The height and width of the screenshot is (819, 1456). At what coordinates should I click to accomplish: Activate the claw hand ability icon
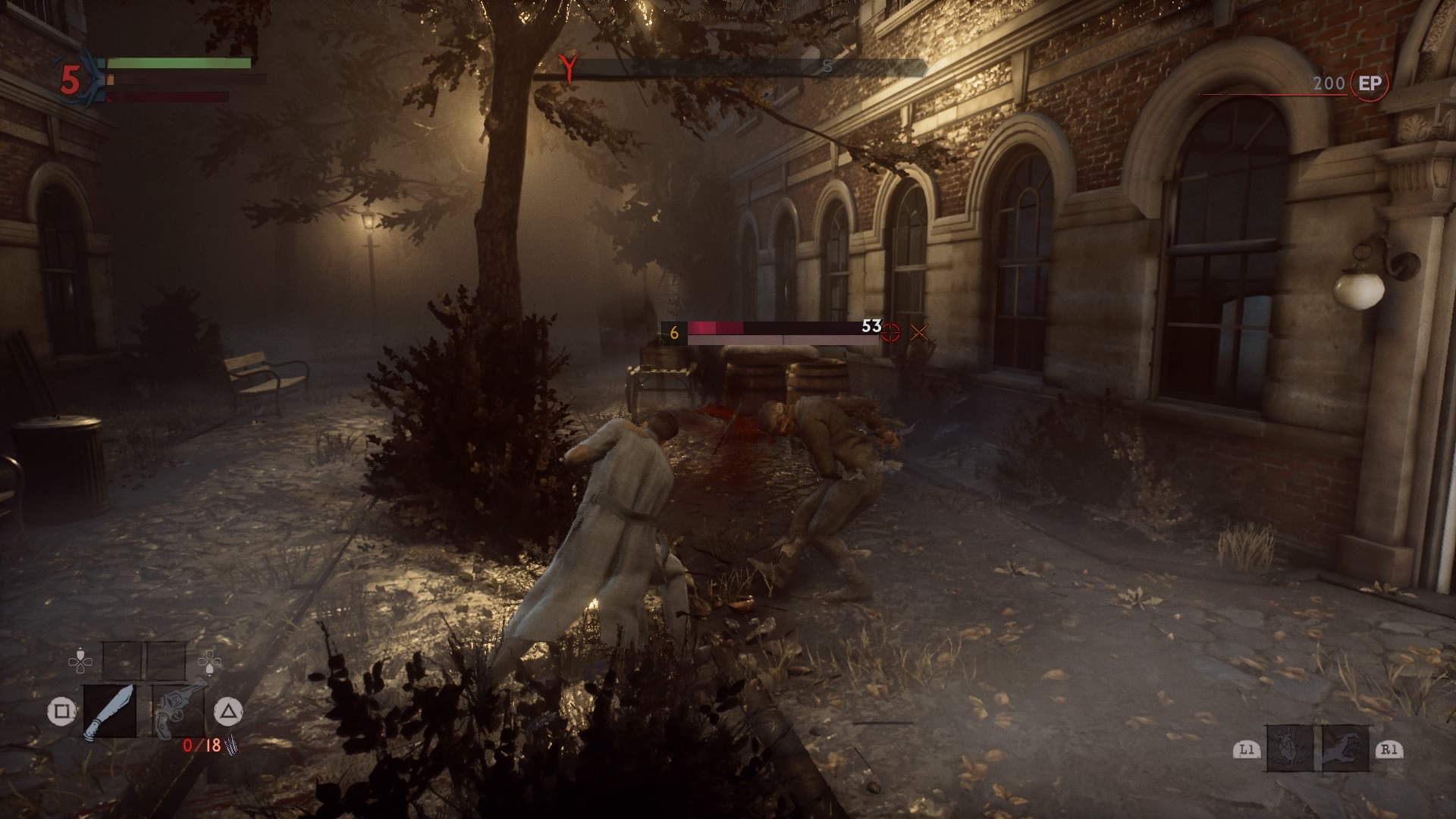(x=1346, y=748)
